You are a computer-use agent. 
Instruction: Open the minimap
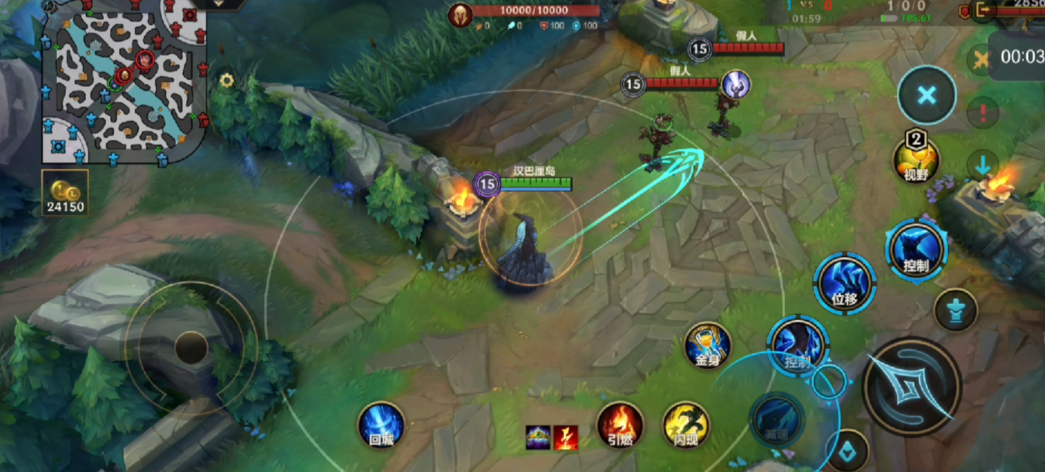click(x=123, y=82)
